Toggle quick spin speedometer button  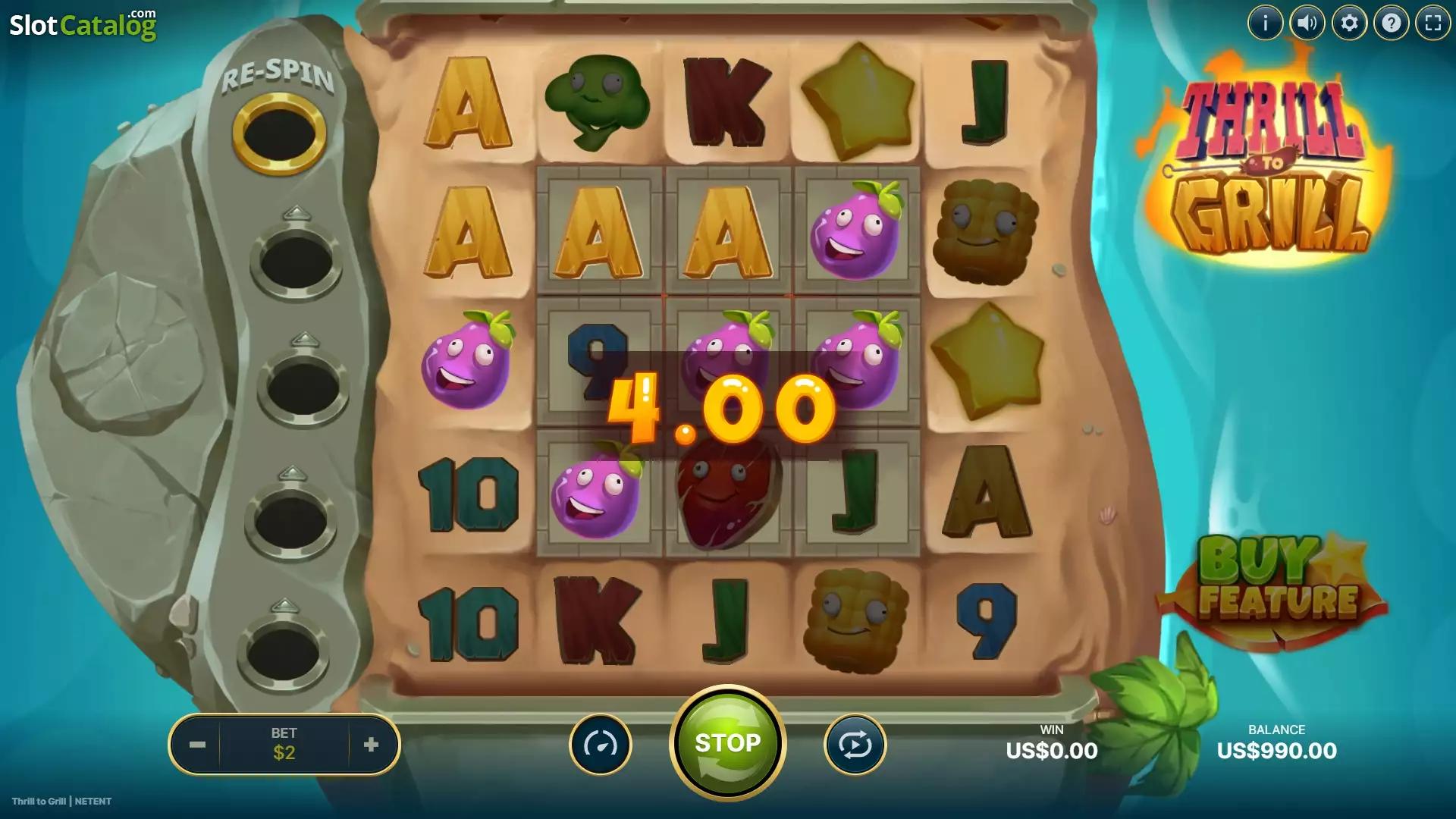point(601,745)
